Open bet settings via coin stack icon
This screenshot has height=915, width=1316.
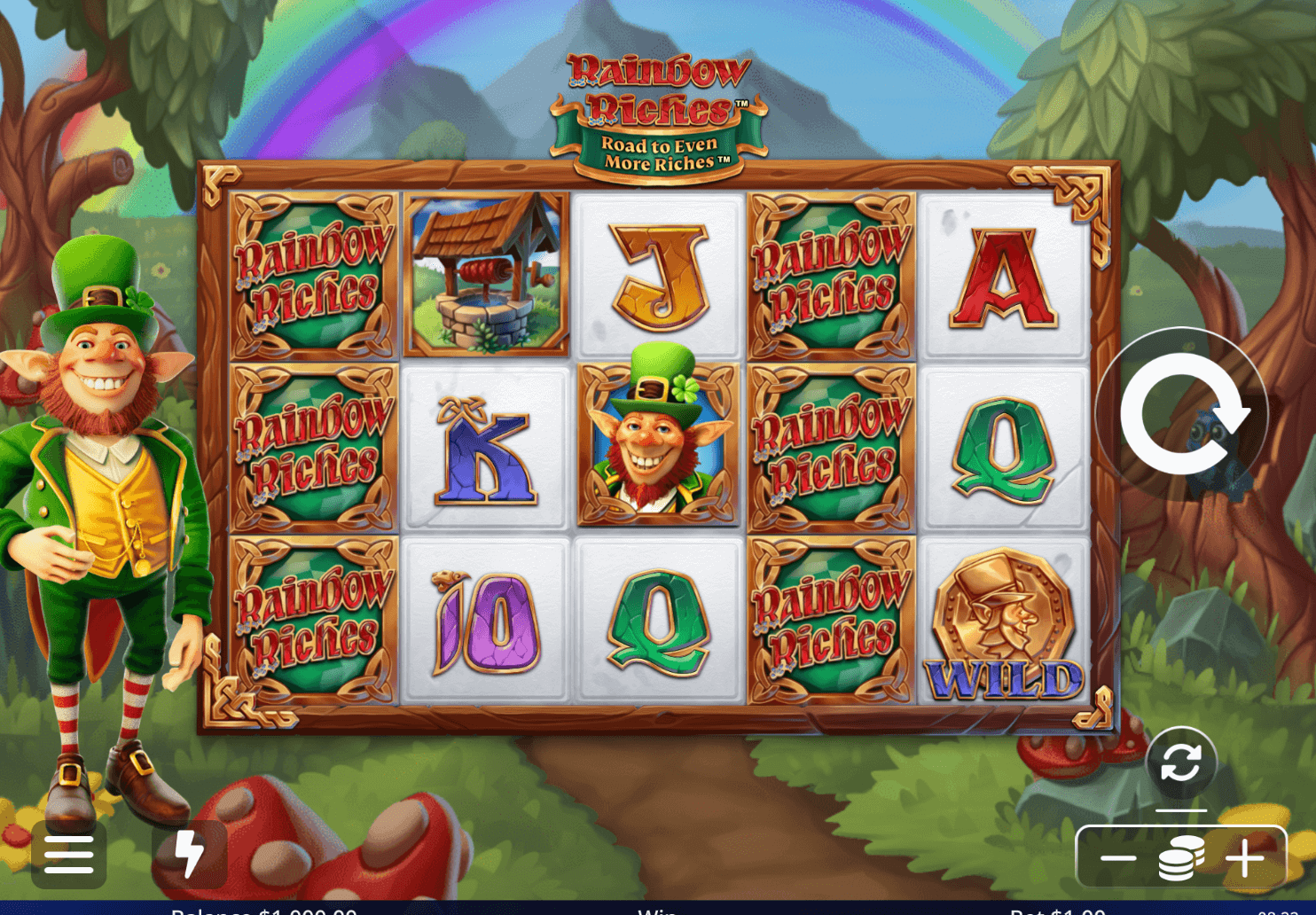(x=1181, y=857)
